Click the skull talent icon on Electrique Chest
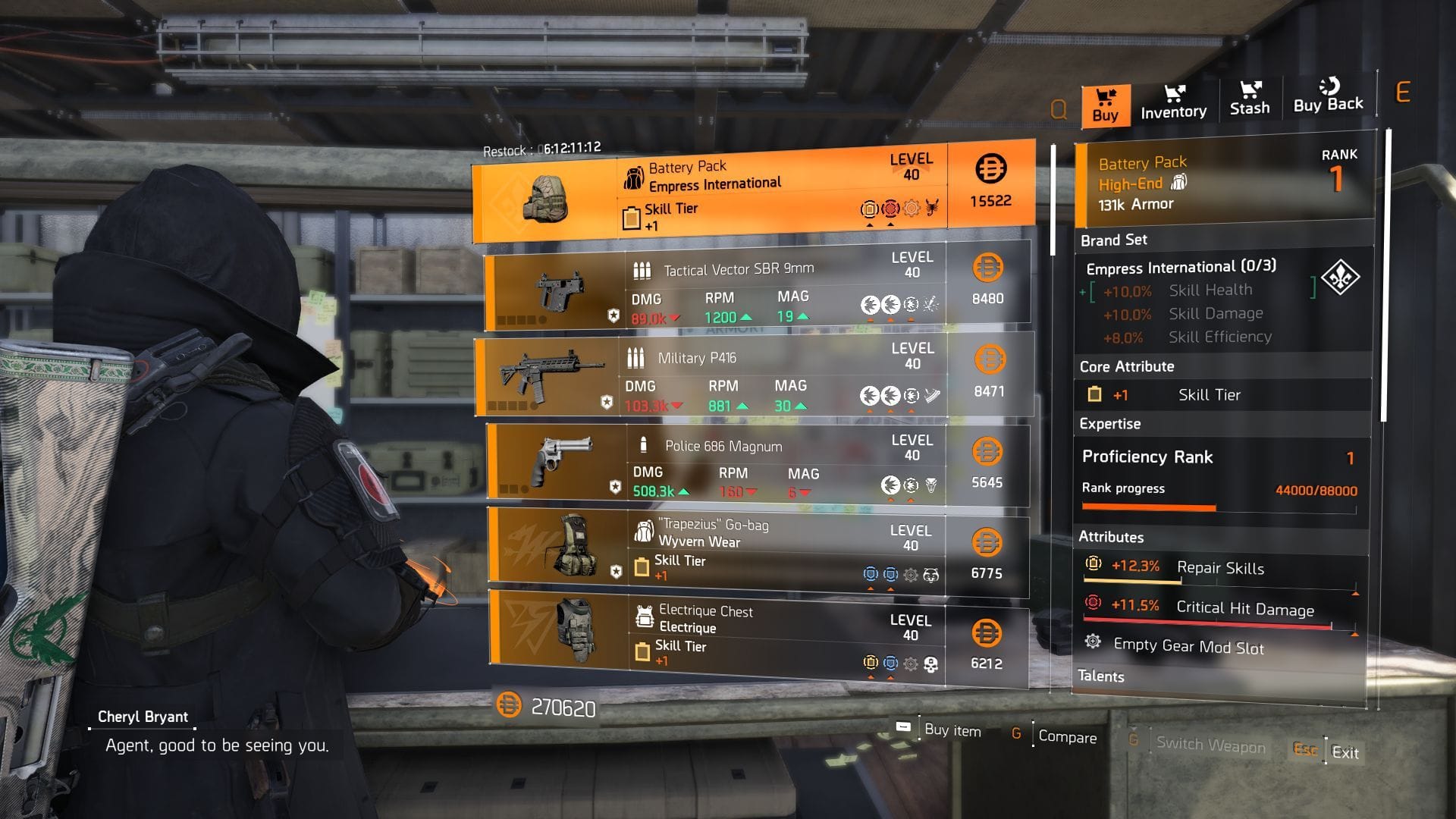Image resolution: width=1456 pixels, height=819 pixels. [930, 664]
